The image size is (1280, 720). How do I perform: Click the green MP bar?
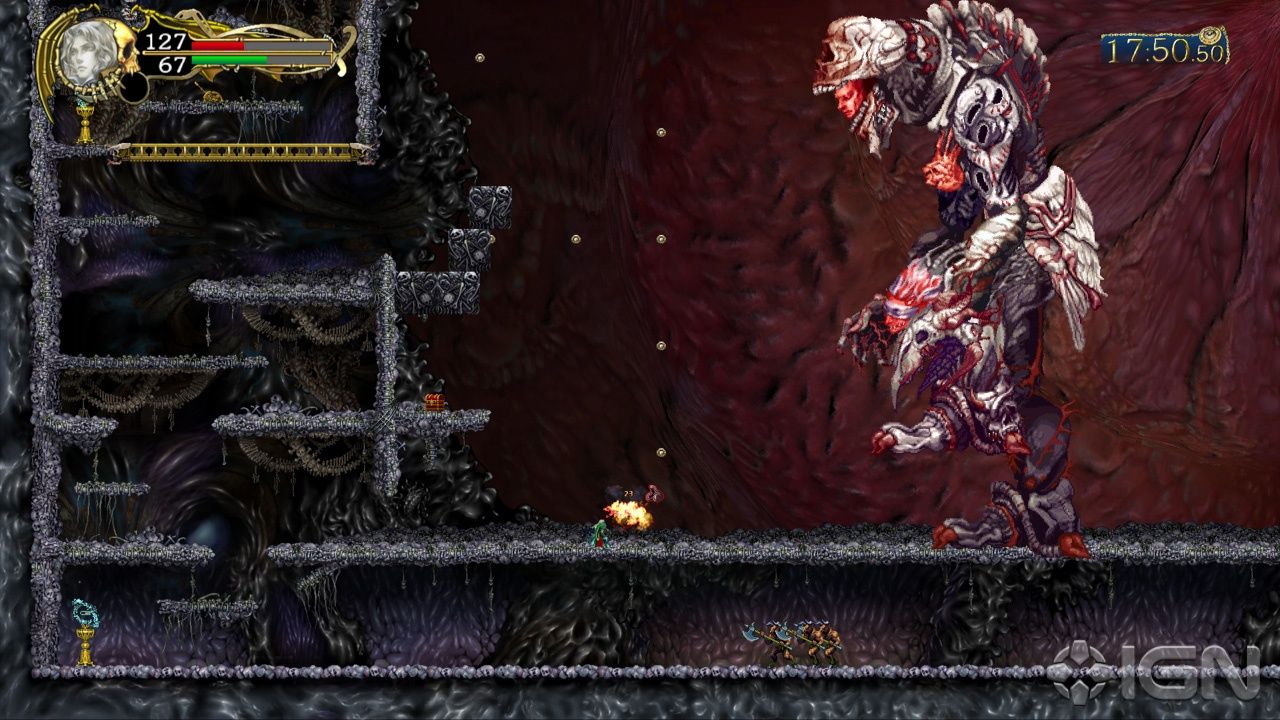(230, 58)
